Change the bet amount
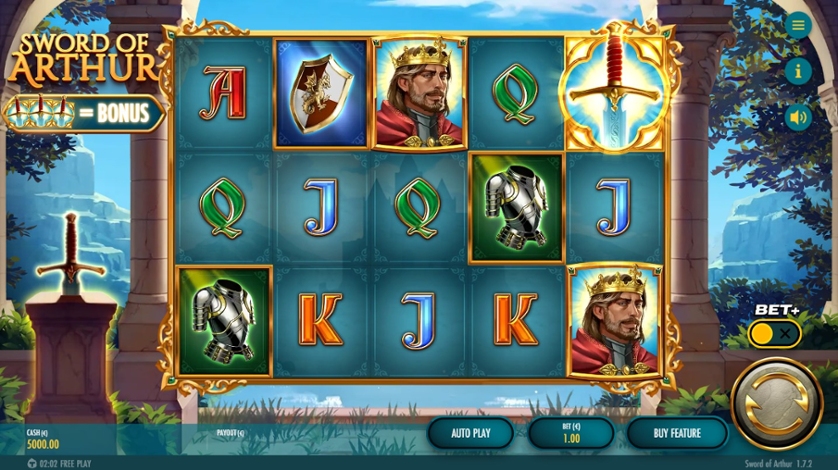This screenshot has width=838, height=470. pos(569,433)
